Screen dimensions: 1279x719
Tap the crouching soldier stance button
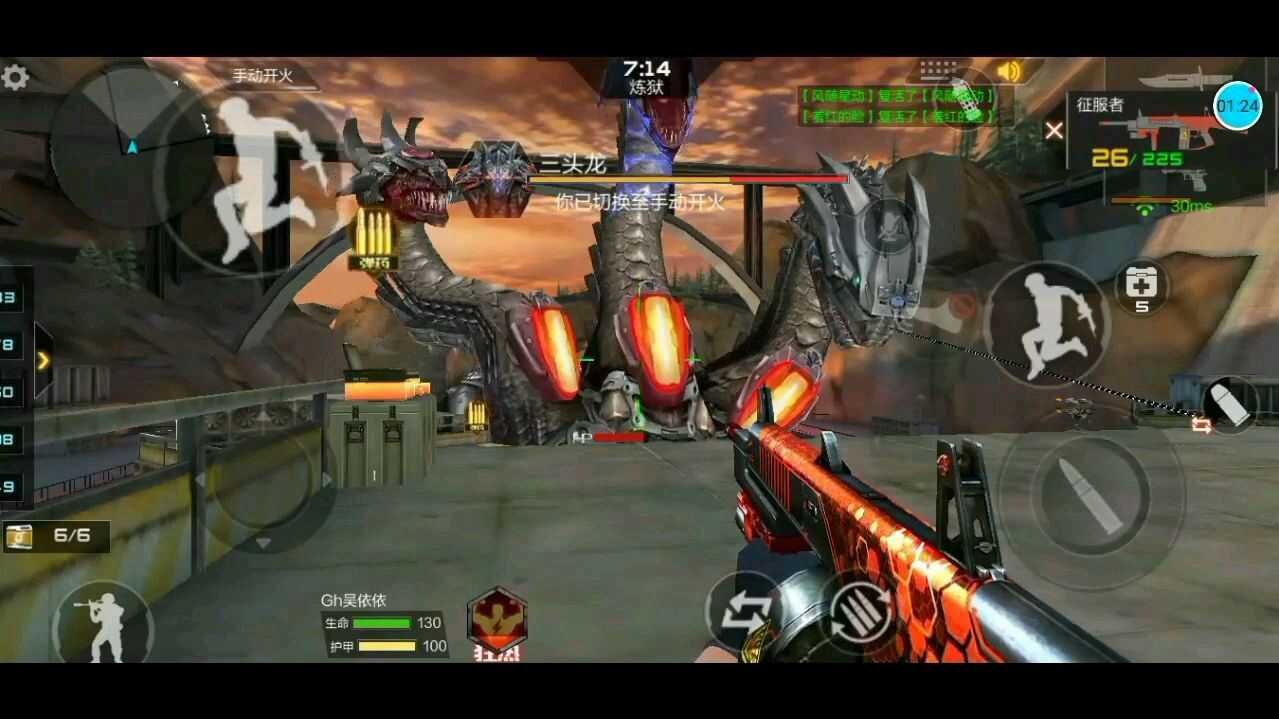pyautogui.click(x=102, y=625)
